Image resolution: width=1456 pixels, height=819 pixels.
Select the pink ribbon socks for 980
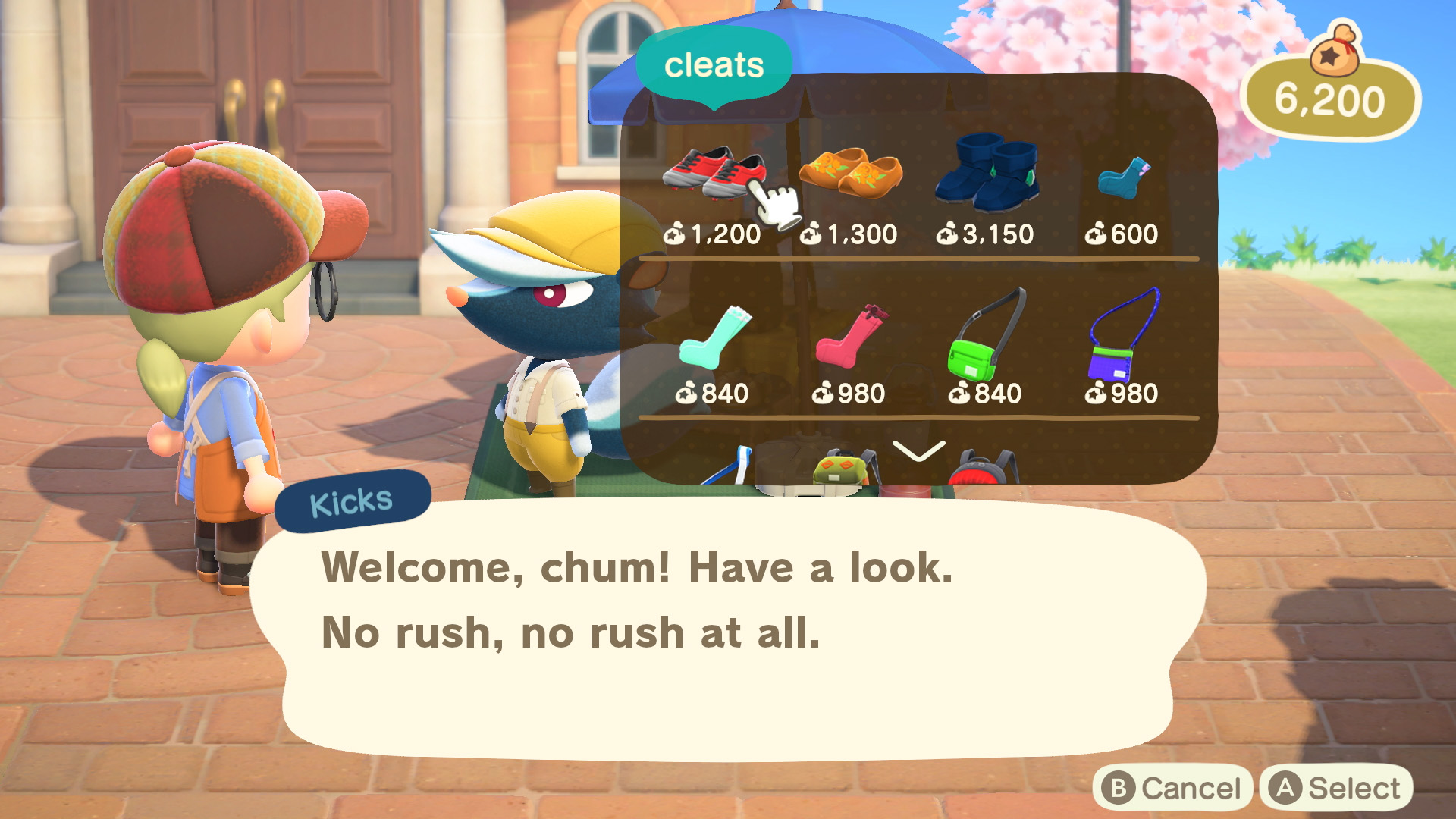coord(849,338)
